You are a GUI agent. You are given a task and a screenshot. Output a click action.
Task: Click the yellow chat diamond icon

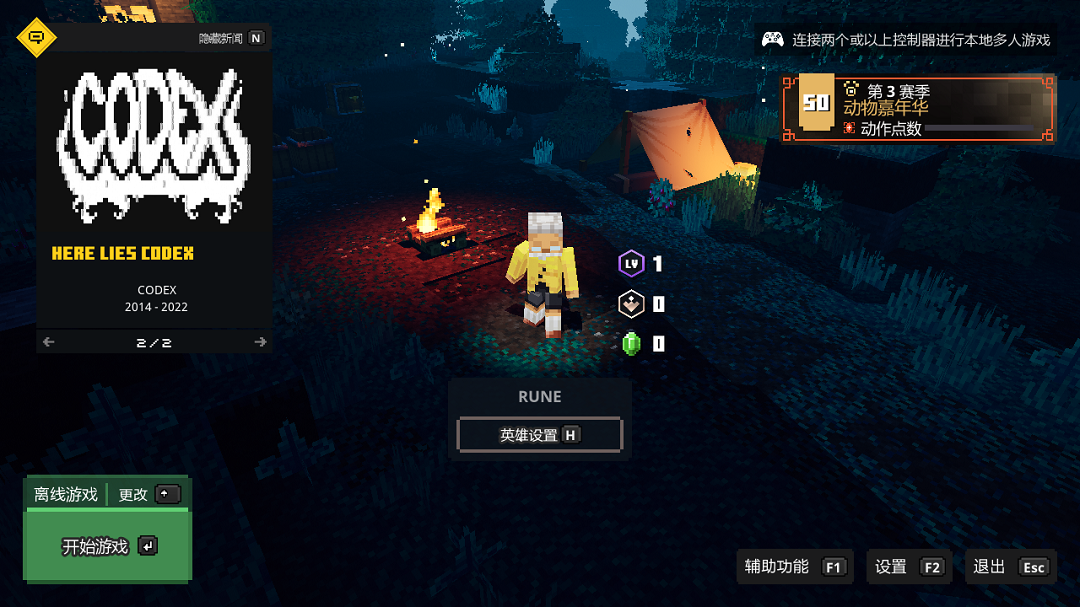click(37, 38)
